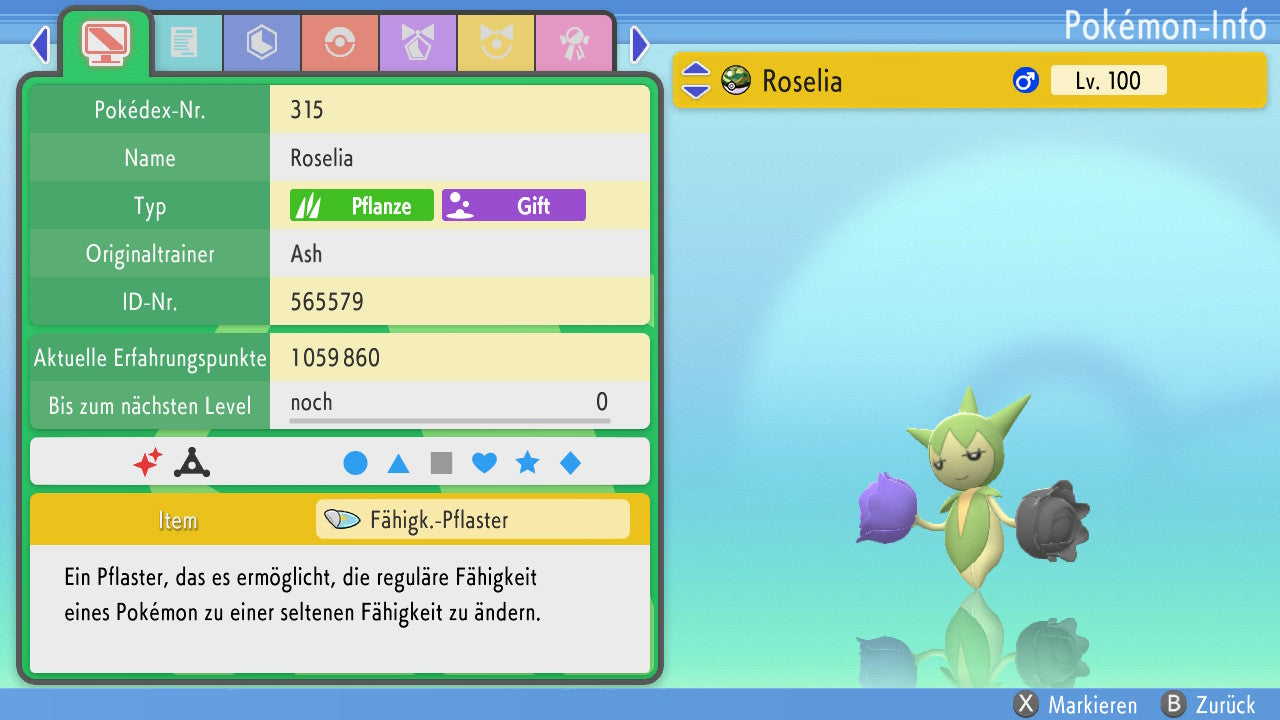Select the green Pokémon info monitor tab
Screen dimensions: 1280x720
click(105, 41)
